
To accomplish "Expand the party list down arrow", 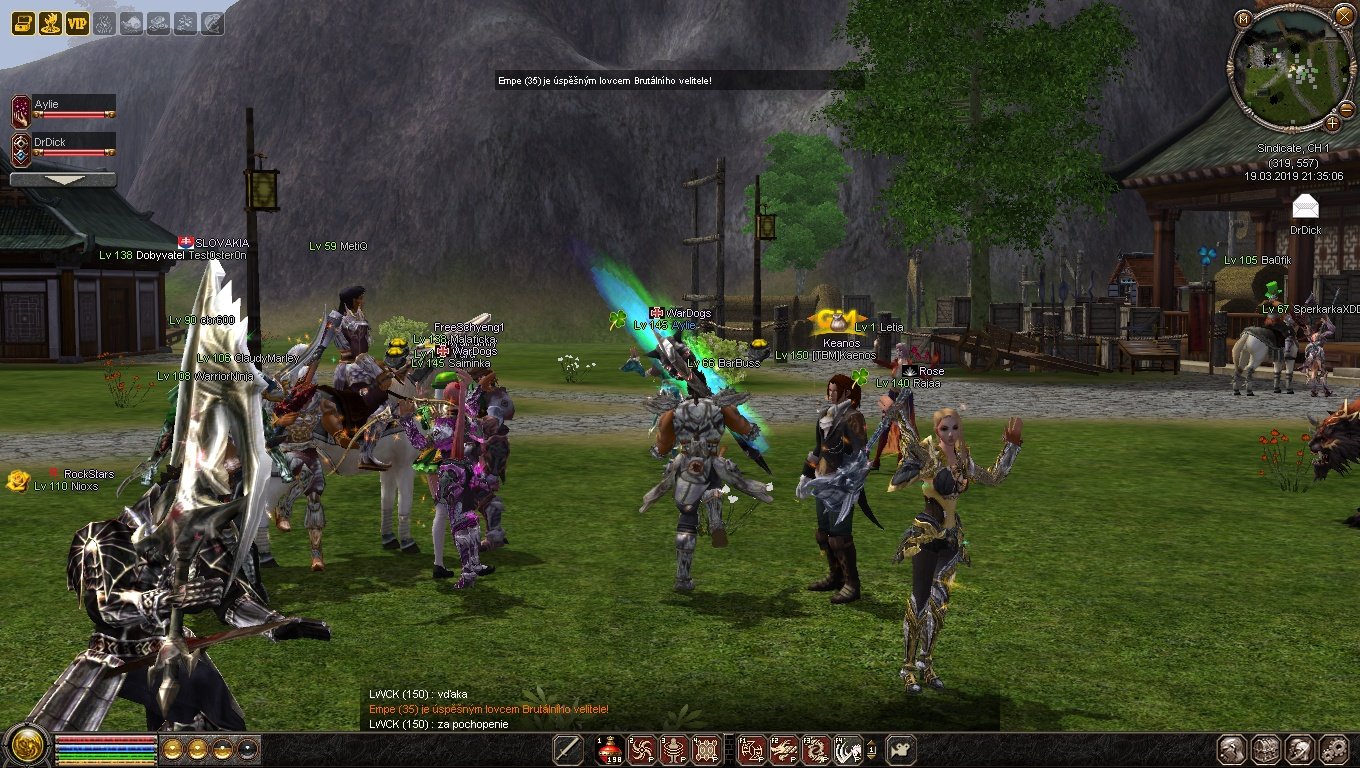I will (63, 180).
